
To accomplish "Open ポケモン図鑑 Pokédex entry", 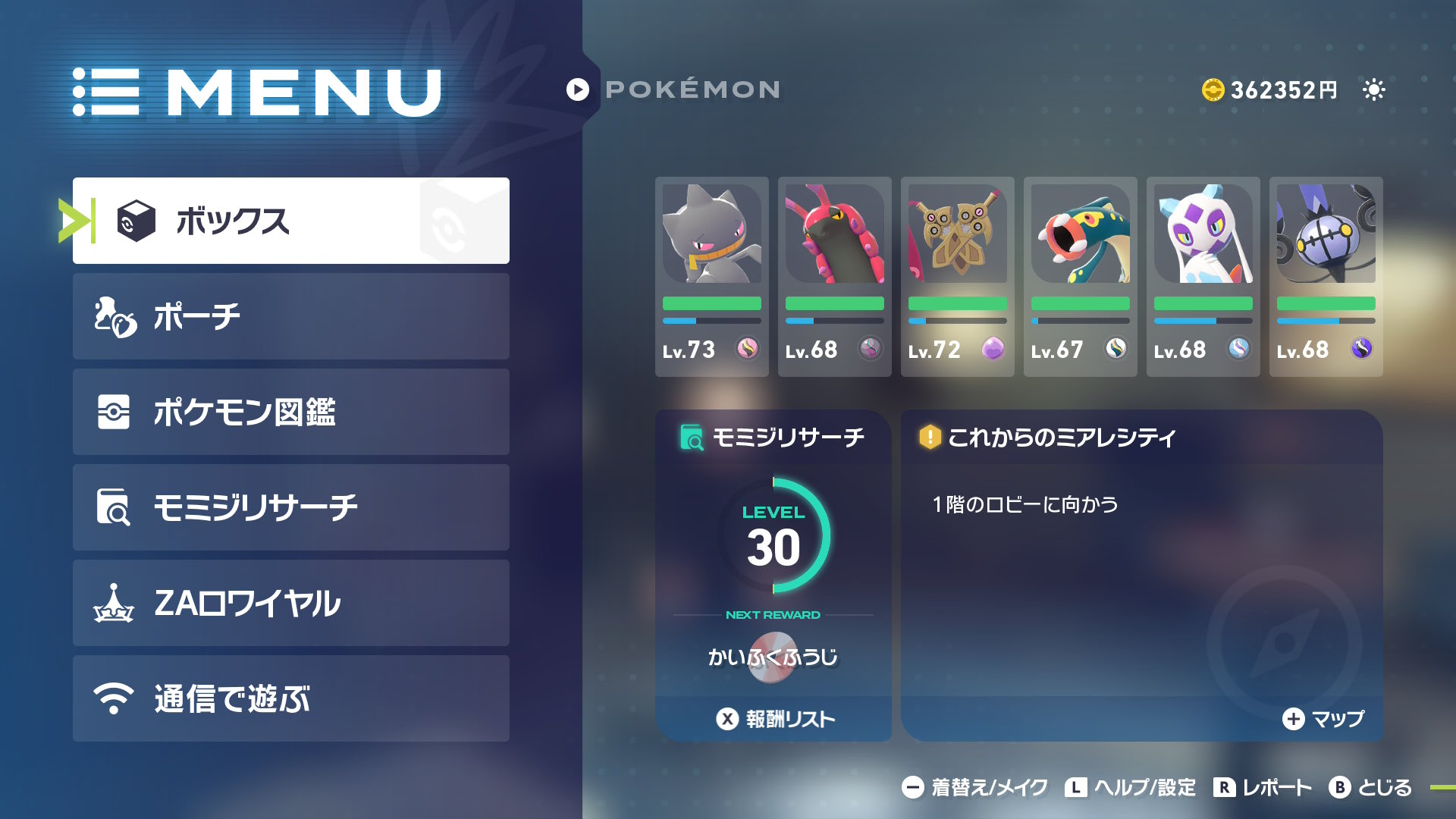I will [x=290, y=412].
